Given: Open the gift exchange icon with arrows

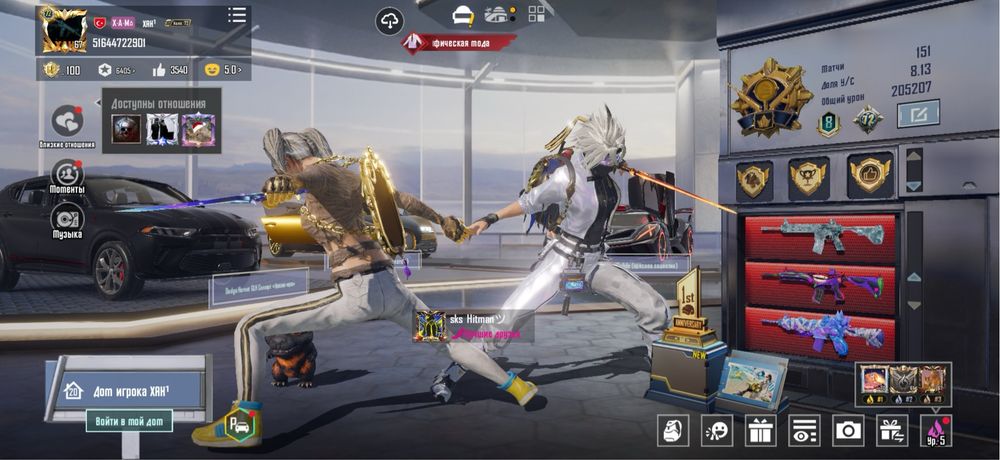Looking at the screenshot, I should (891, 431).
